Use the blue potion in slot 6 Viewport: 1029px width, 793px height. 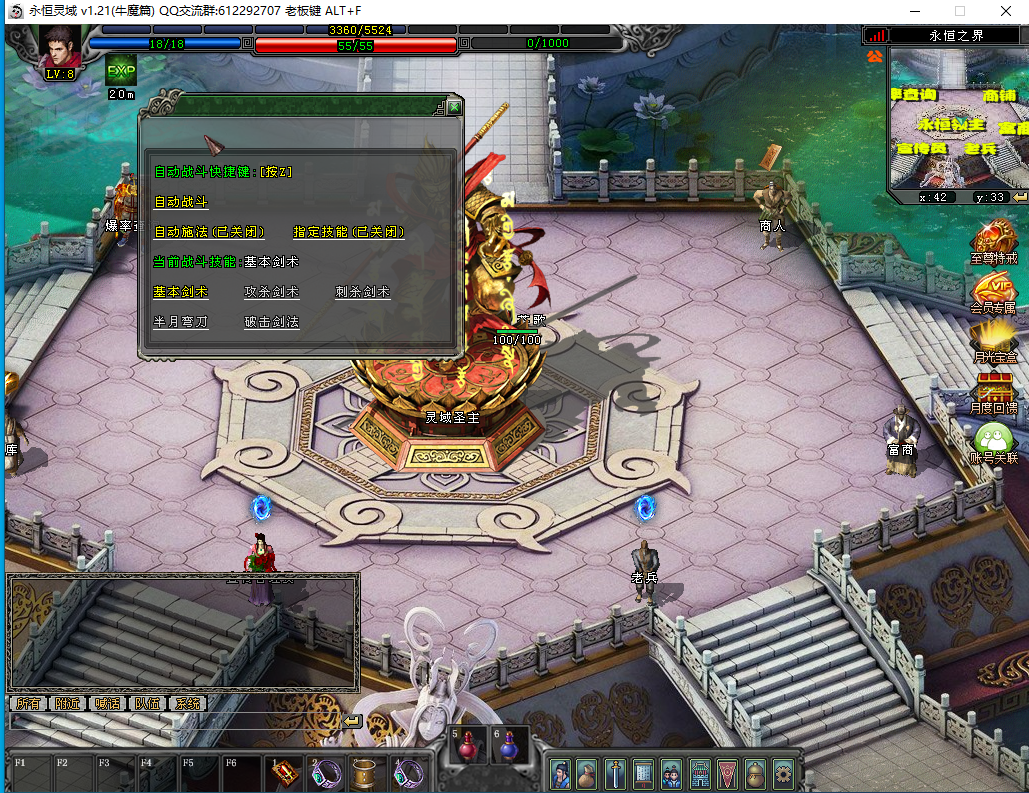tap(510, 746)
